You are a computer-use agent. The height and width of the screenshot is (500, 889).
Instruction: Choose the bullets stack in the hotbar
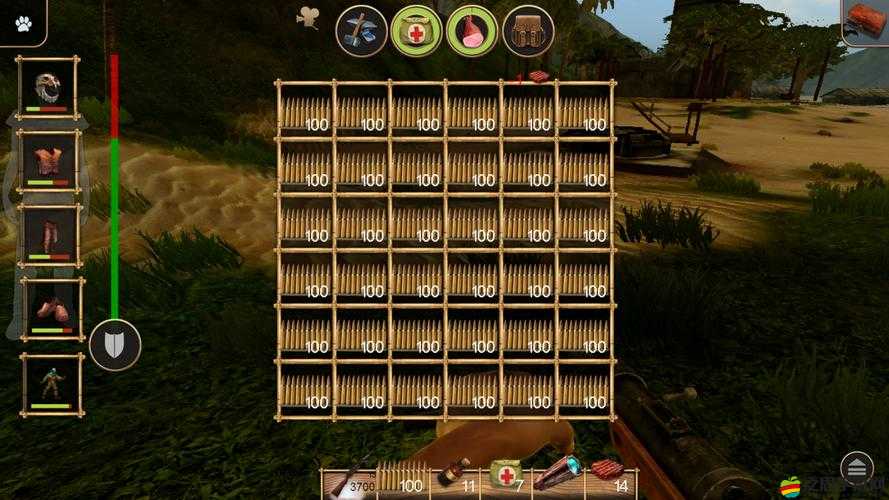tap(401, 480)
